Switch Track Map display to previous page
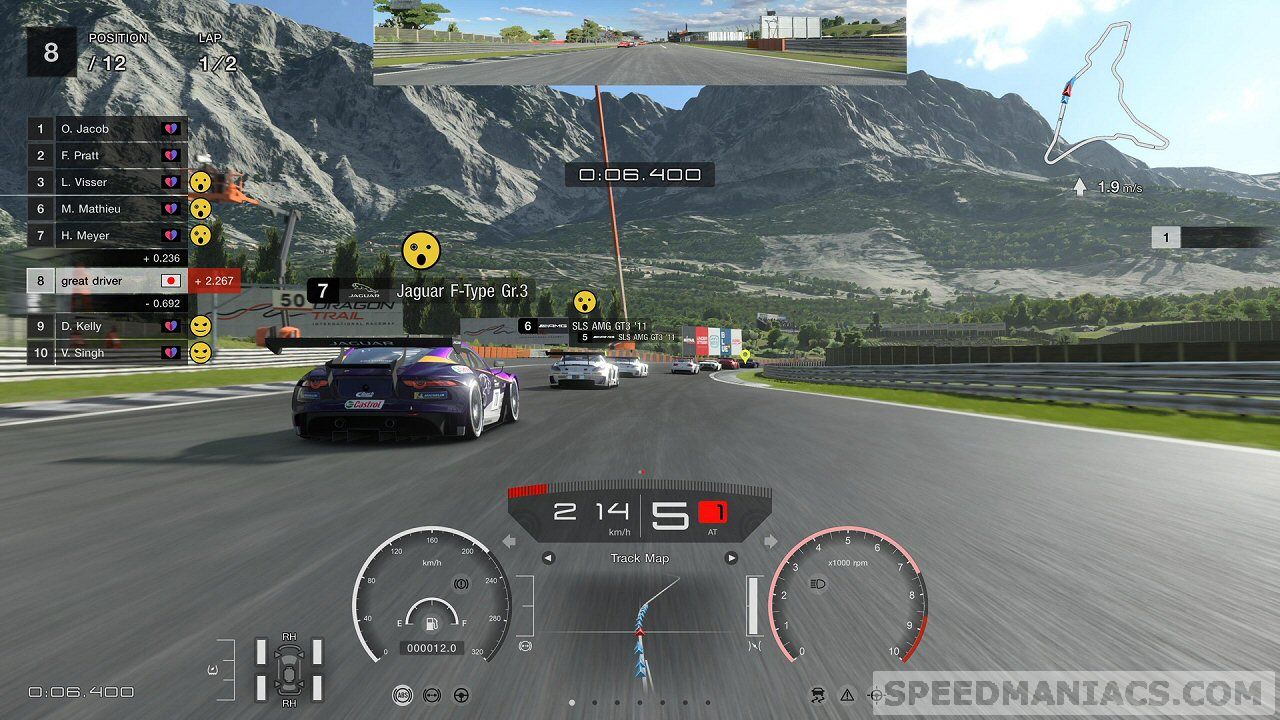 point(547,558)
